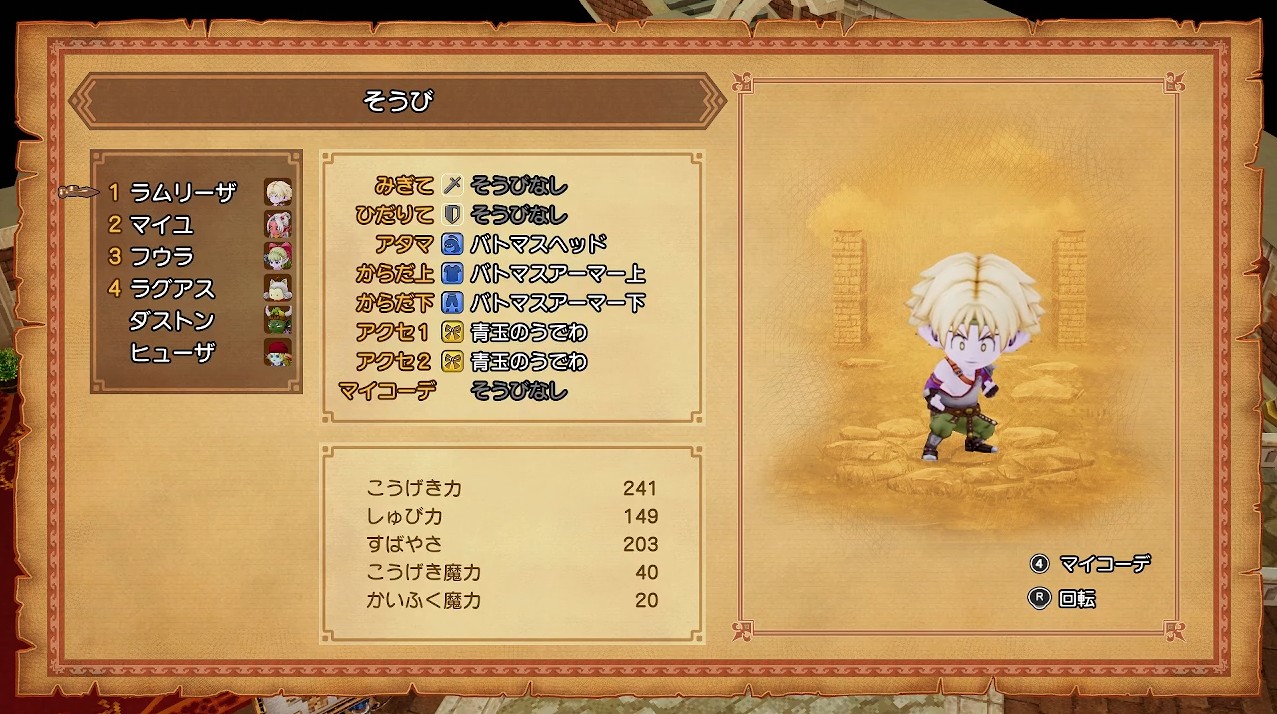Select ヒューザ in the party list
The image size is (1277, 714).
click(172, 352)
